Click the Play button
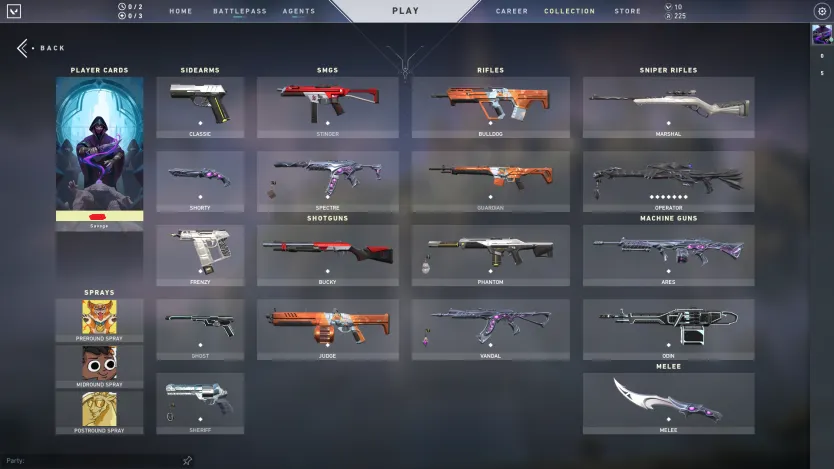The image size is (834, 469). click(405, 11)
